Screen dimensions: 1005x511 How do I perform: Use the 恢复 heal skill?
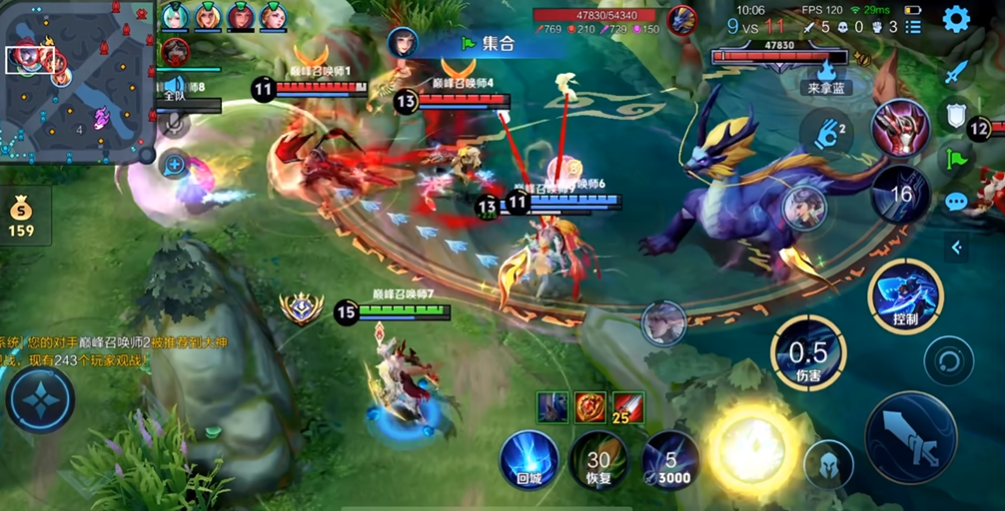(599, 463)
